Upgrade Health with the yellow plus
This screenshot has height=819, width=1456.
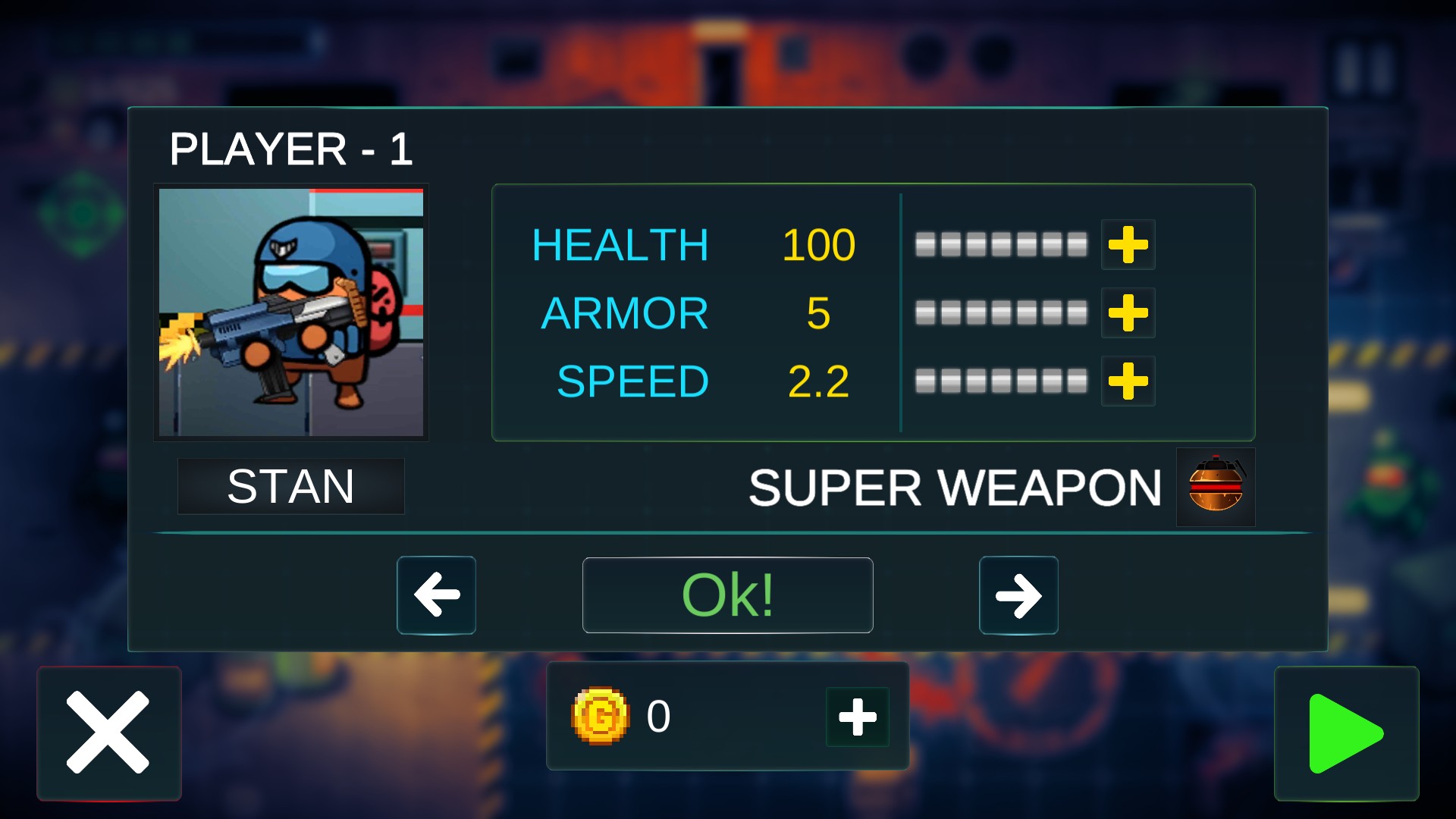tap(1128, 245)
